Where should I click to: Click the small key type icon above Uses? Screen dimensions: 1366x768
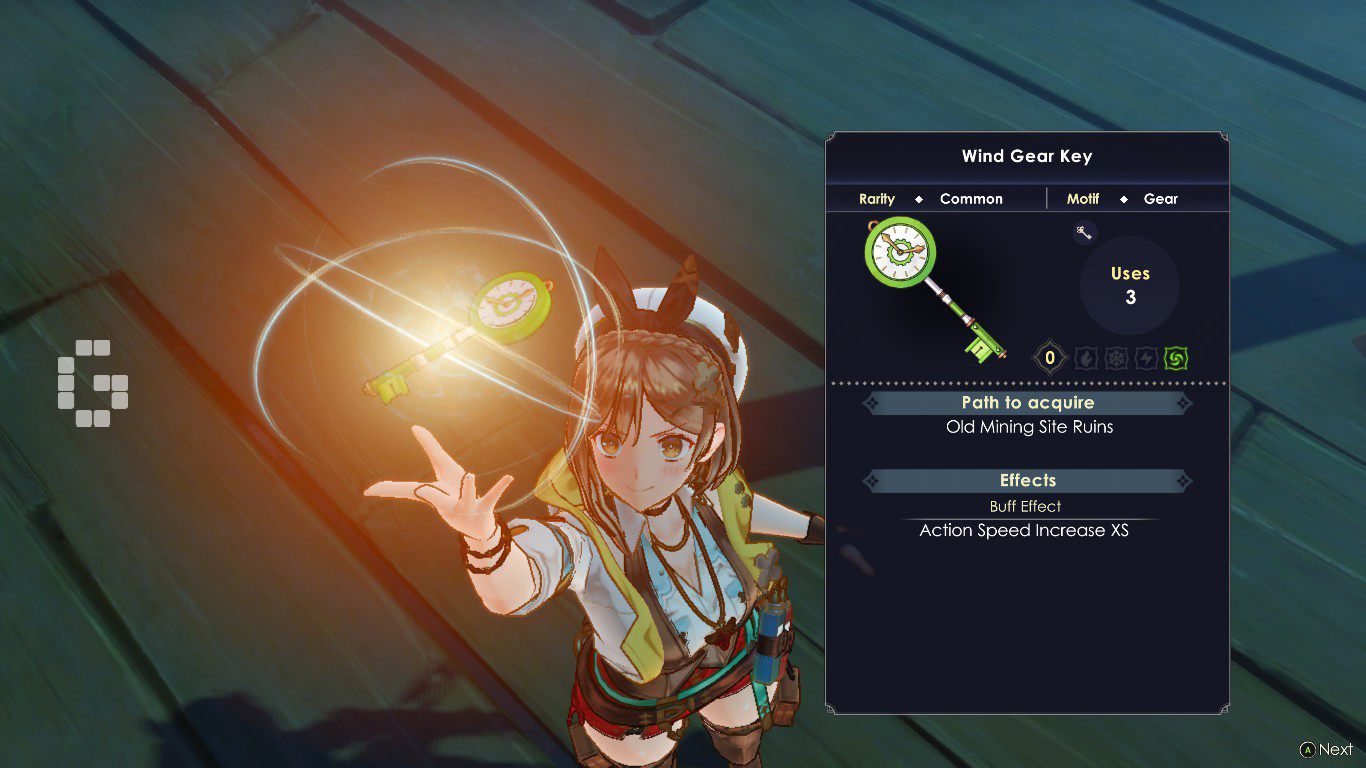[x=1084, y=233]
